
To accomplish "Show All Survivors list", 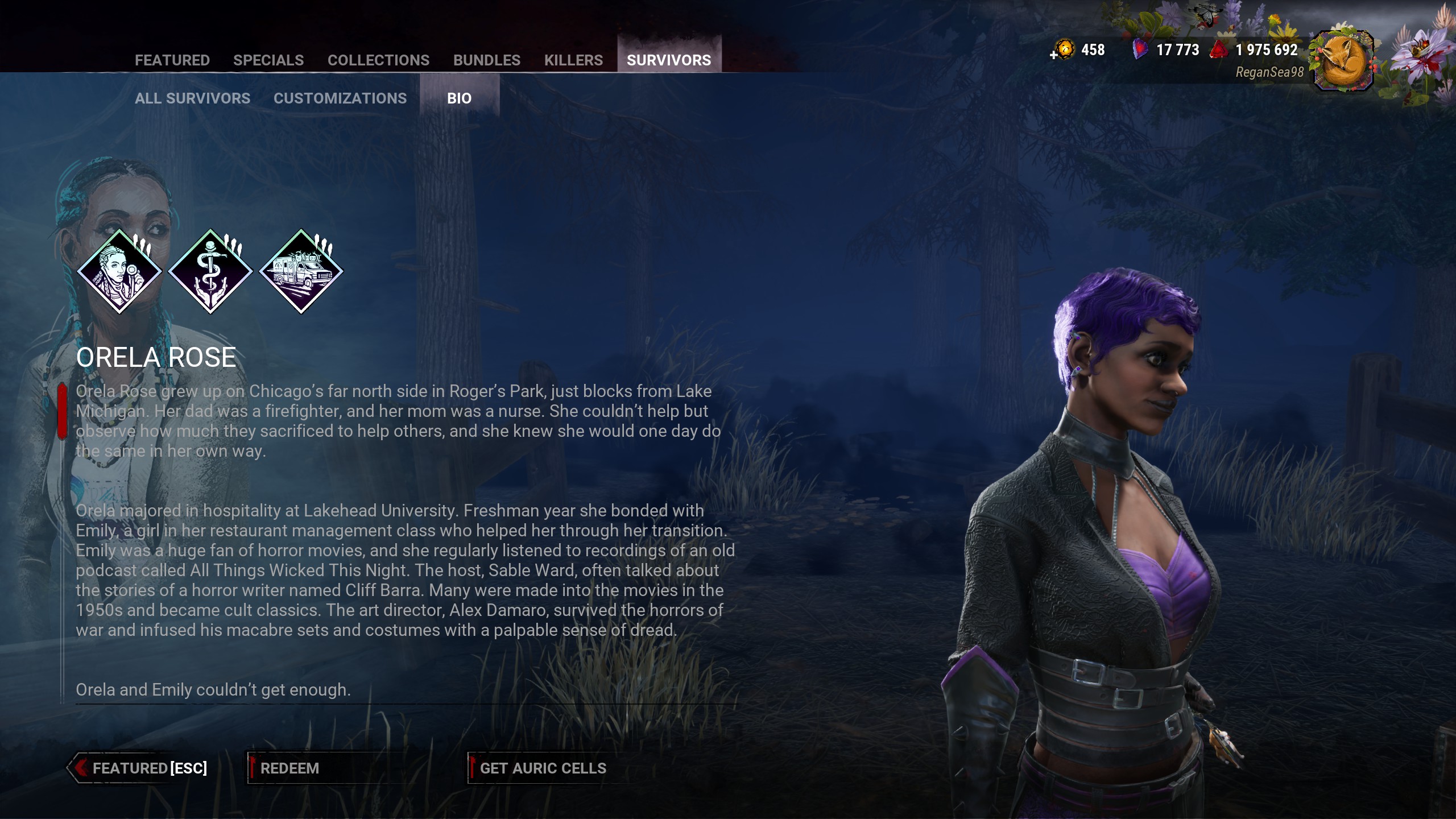I will 192,98.
